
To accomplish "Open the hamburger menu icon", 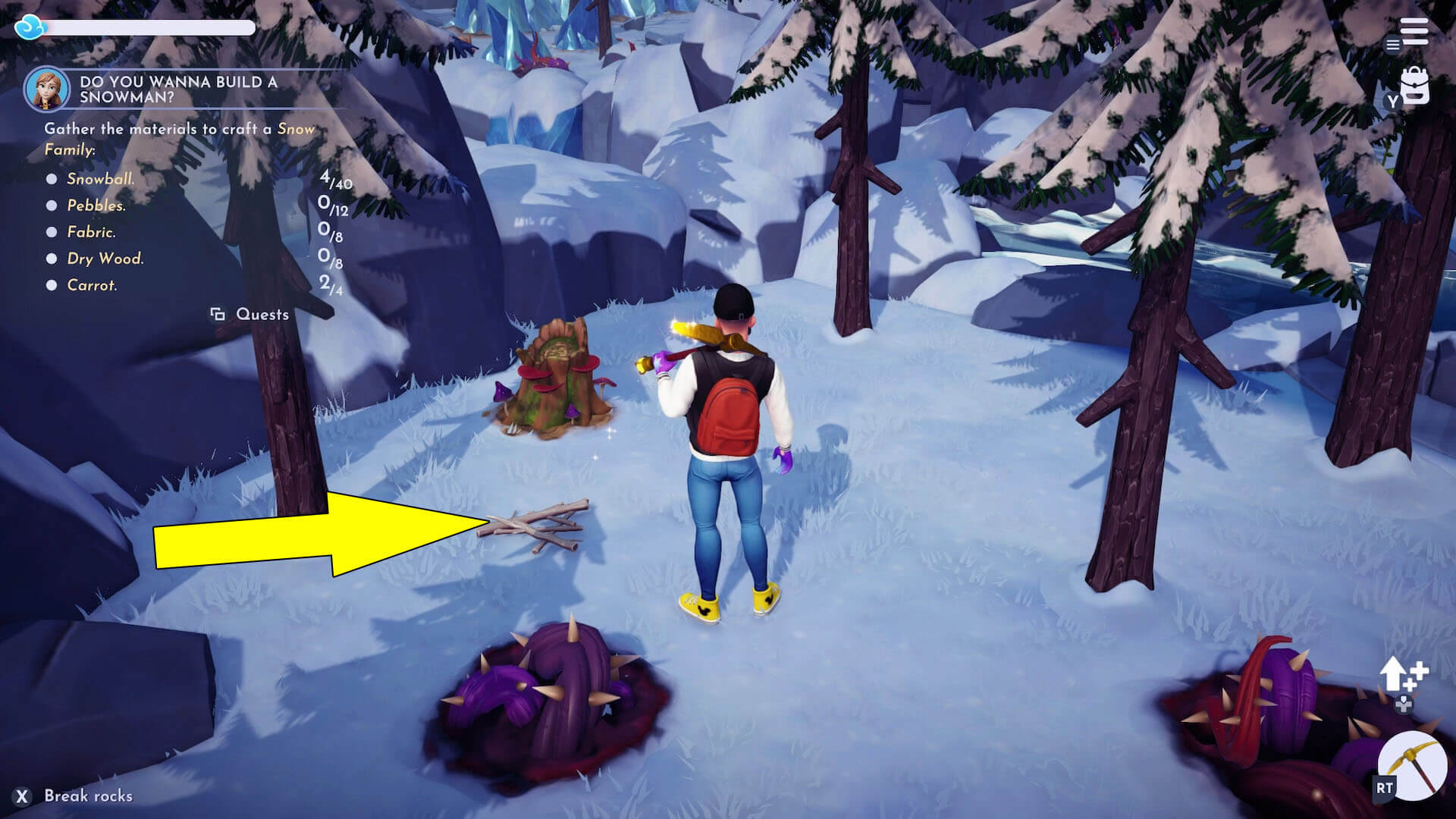I will [x=1414, y=32].
